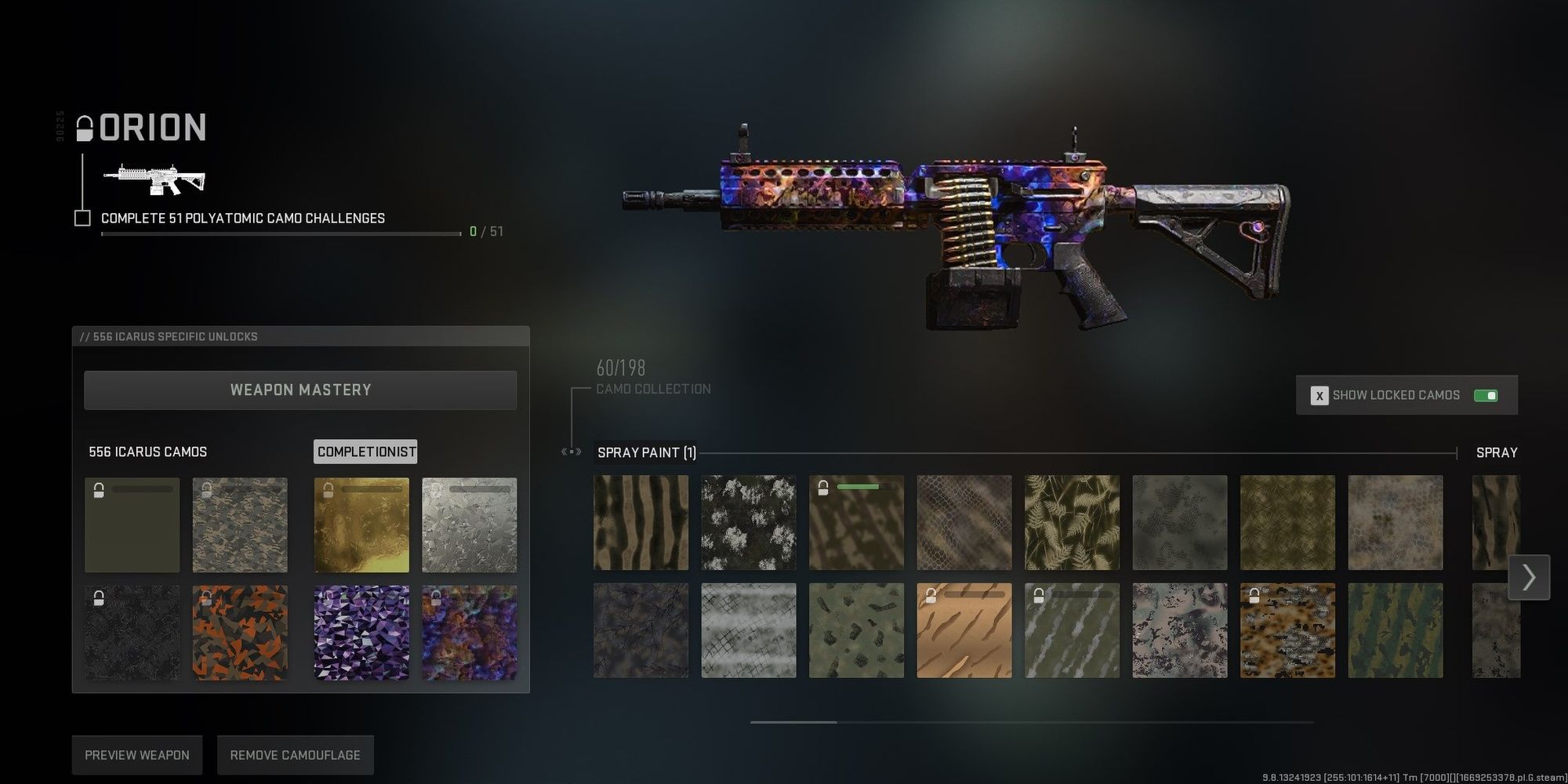The image size is (1568, 784).
Task: Click the Preview Weapon button
Action: pos(136,754)
